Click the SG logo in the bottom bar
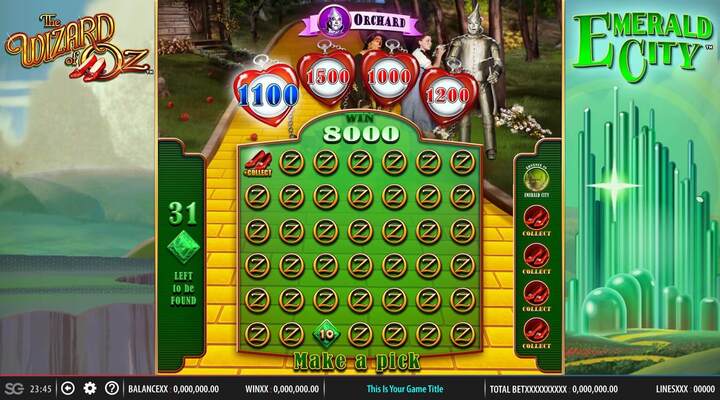The height and width of the screenshot is (400, 720). (x=13, y=388)
